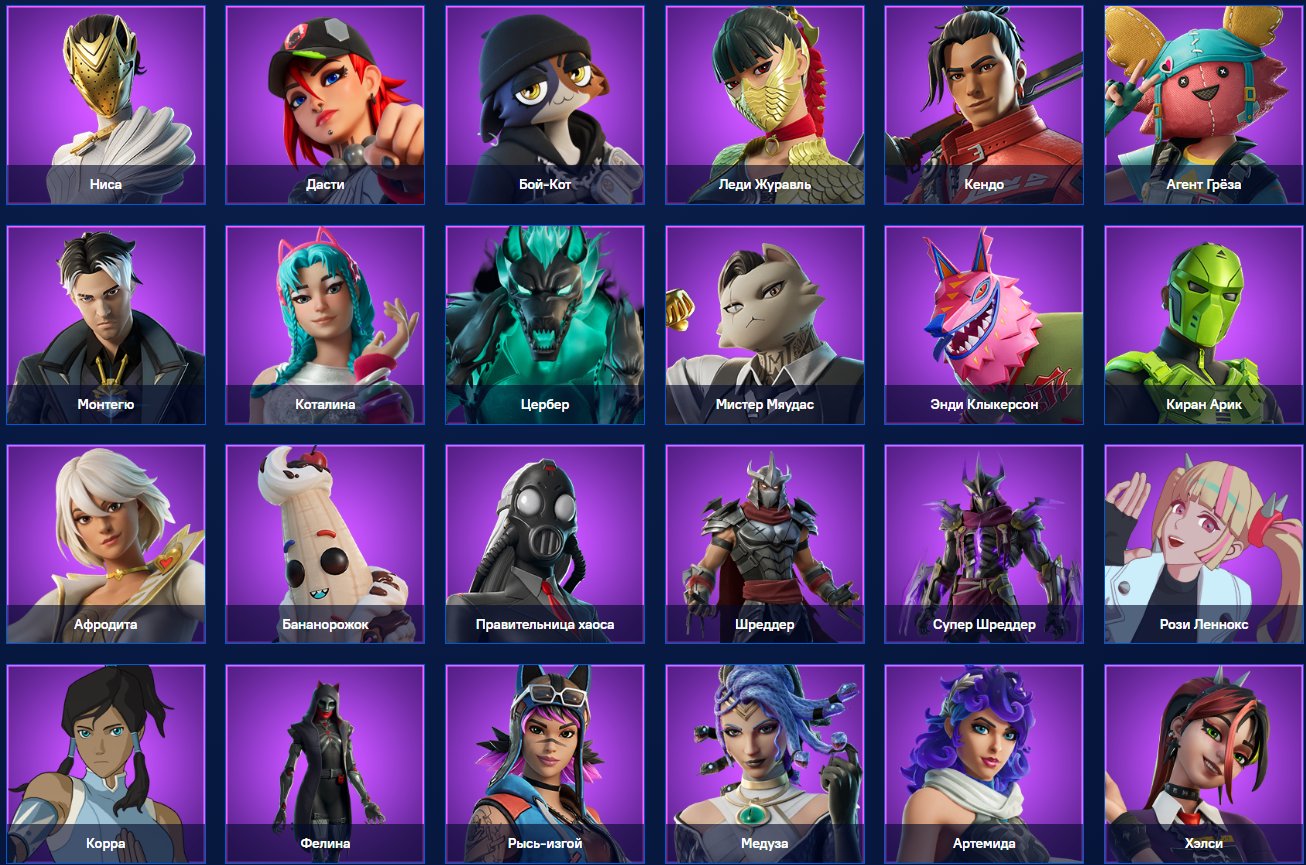View the Цербер werewolf character
This screenshot has height=865, width=1306.
point(545,323)
